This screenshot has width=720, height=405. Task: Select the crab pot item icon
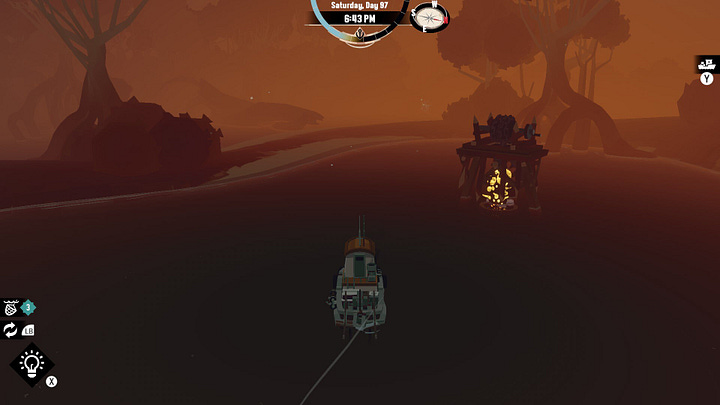coord(11,308)
